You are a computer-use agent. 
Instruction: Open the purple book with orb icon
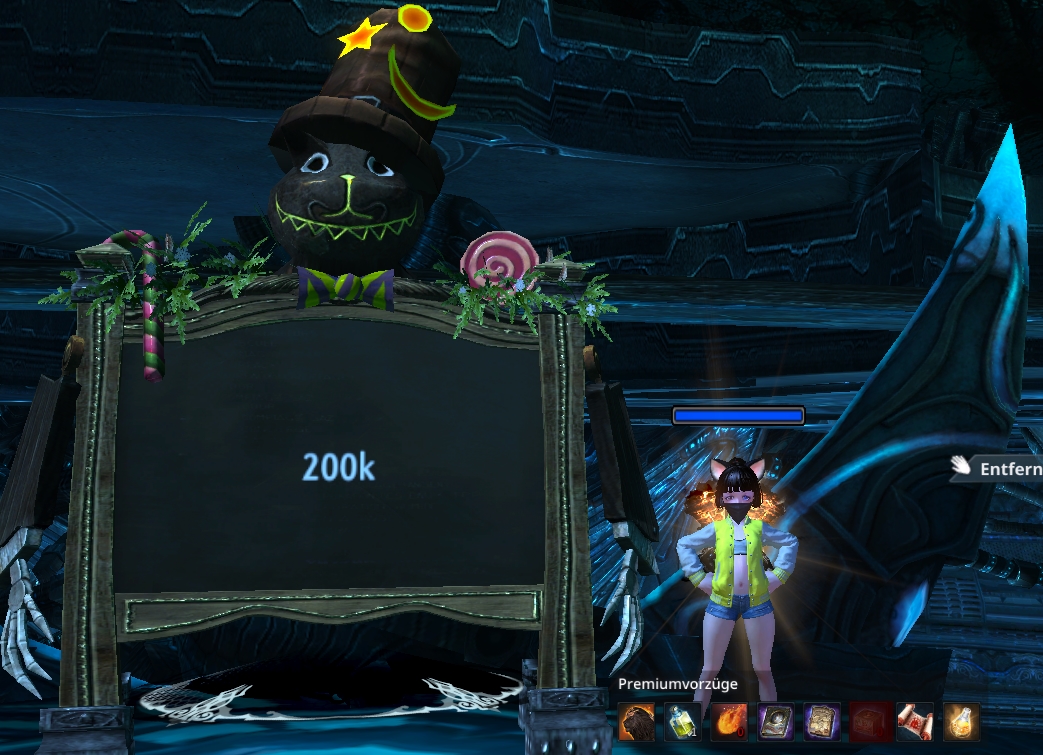point(775,720)
